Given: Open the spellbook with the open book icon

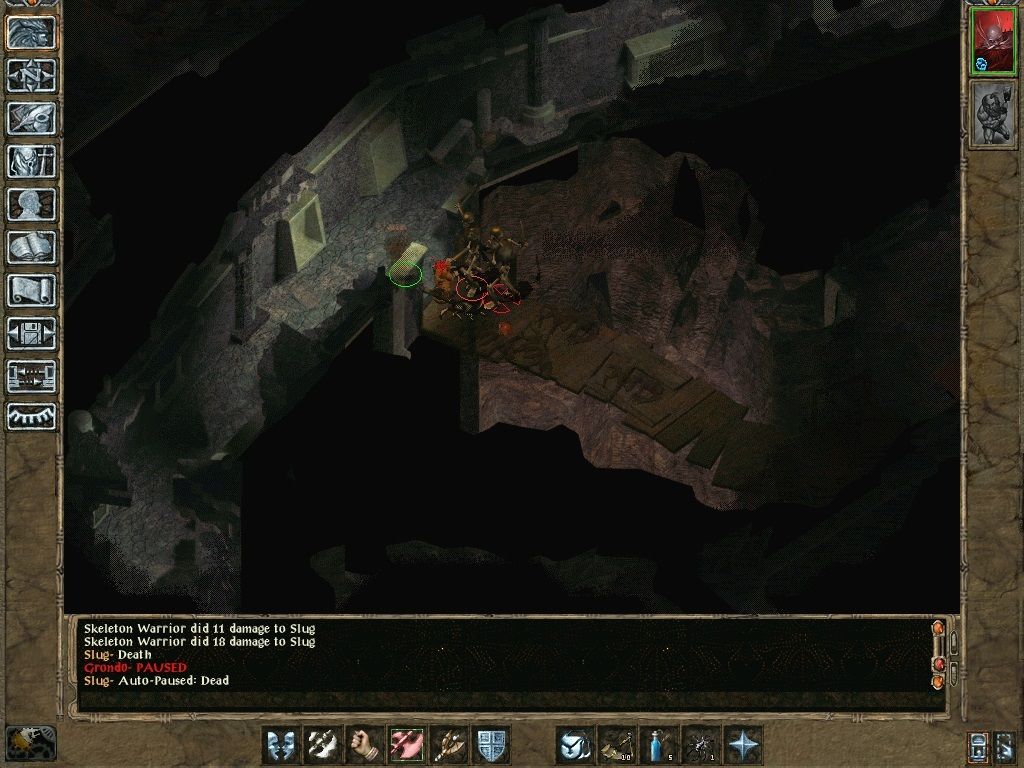Looking at the screenshot, I should [31, 247].
